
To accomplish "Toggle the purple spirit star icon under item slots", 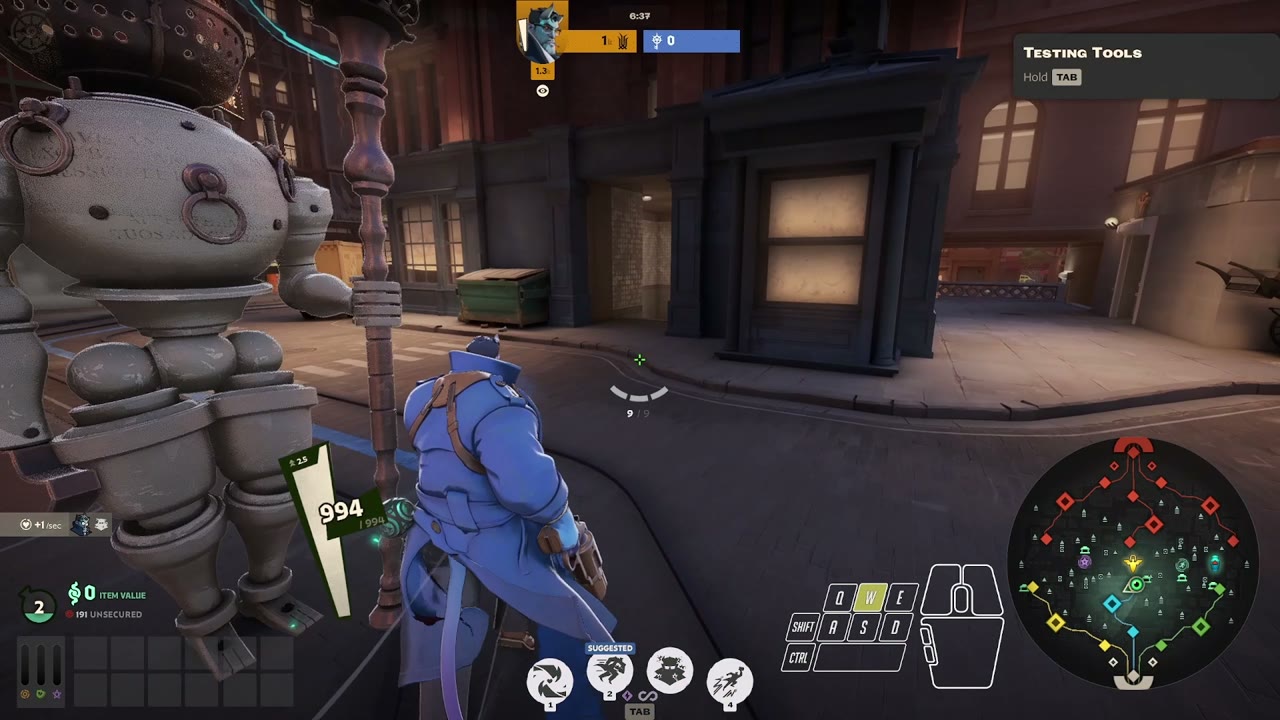I will coord(57,694).
